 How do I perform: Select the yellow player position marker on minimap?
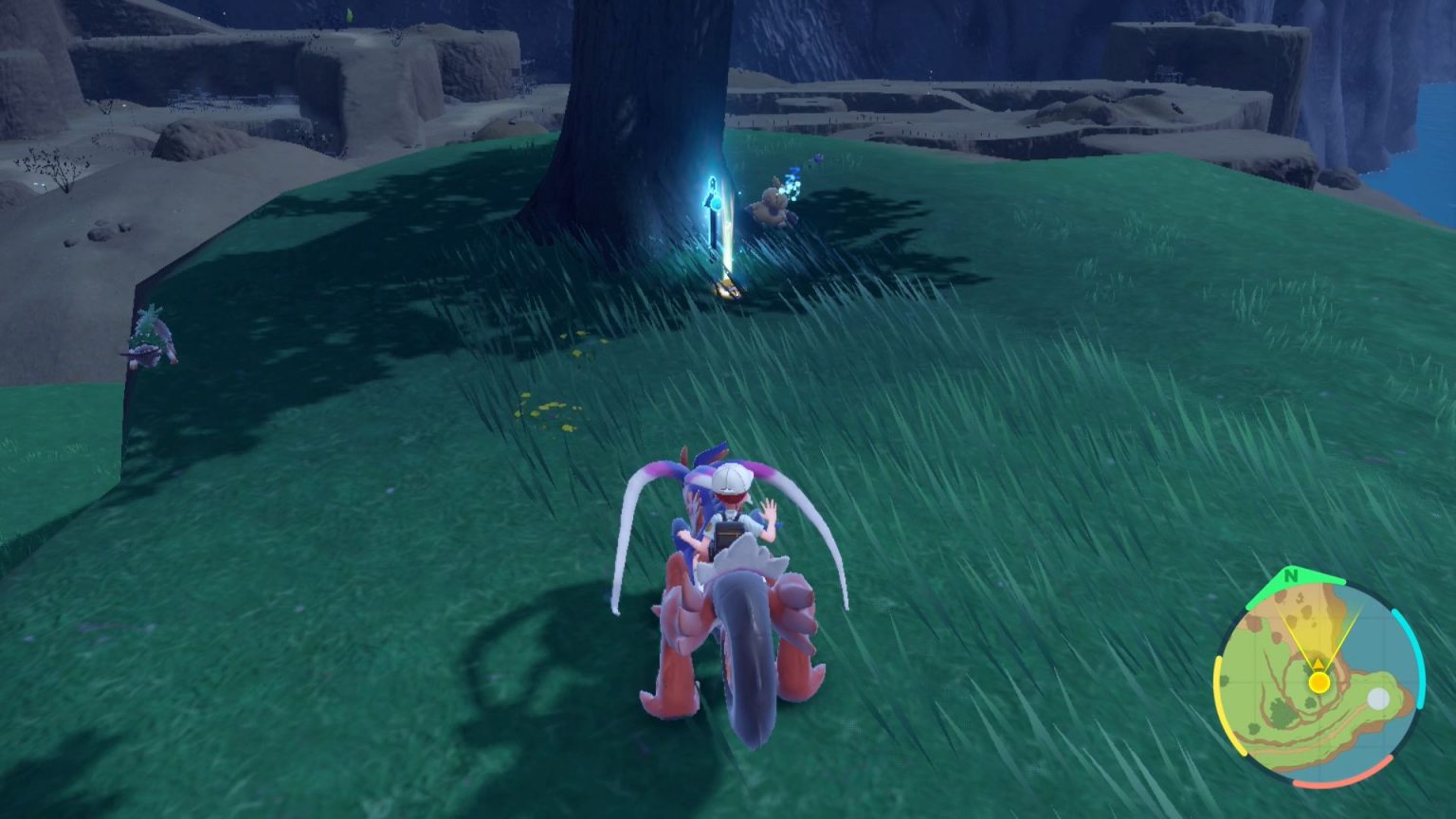[1319, 682]
